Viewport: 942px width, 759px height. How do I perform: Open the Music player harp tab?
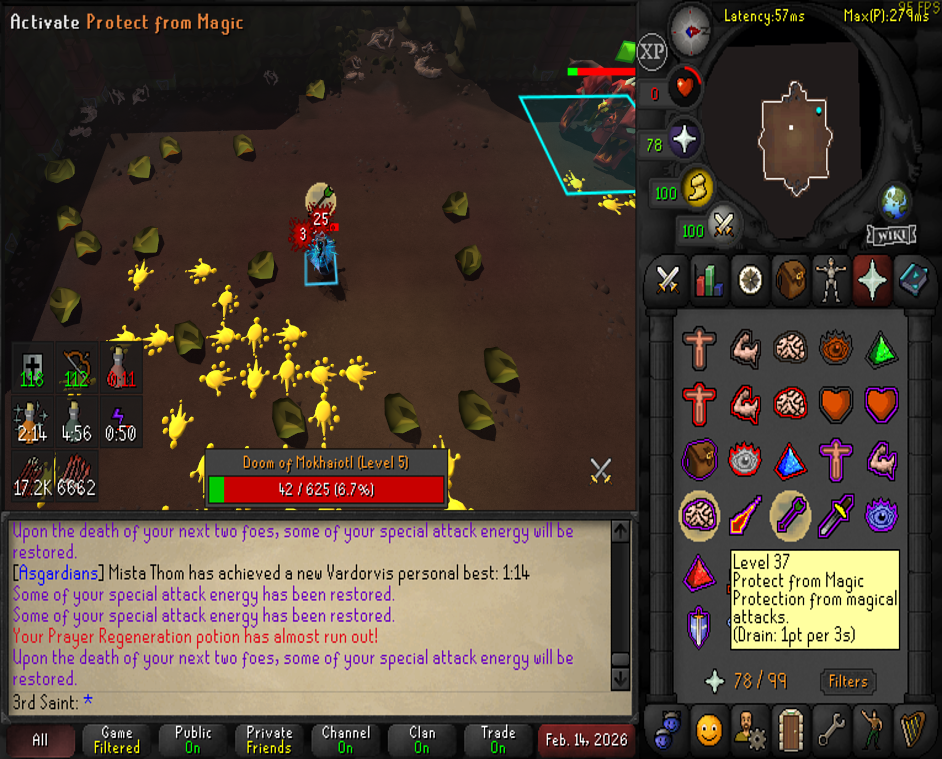tap(913, 730)
